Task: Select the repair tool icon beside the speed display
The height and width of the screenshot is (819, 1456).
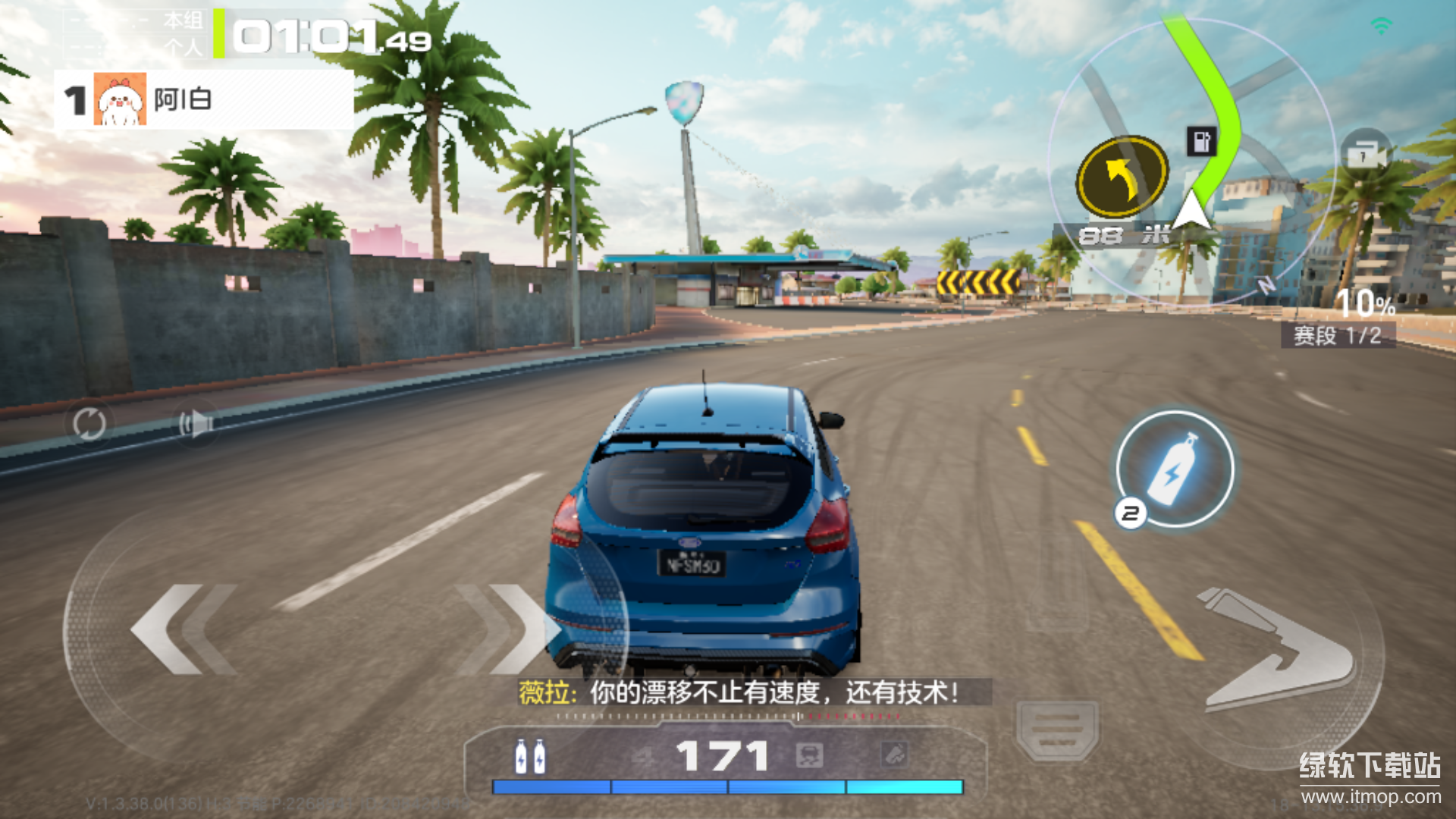Action: (x=895, y=755)
